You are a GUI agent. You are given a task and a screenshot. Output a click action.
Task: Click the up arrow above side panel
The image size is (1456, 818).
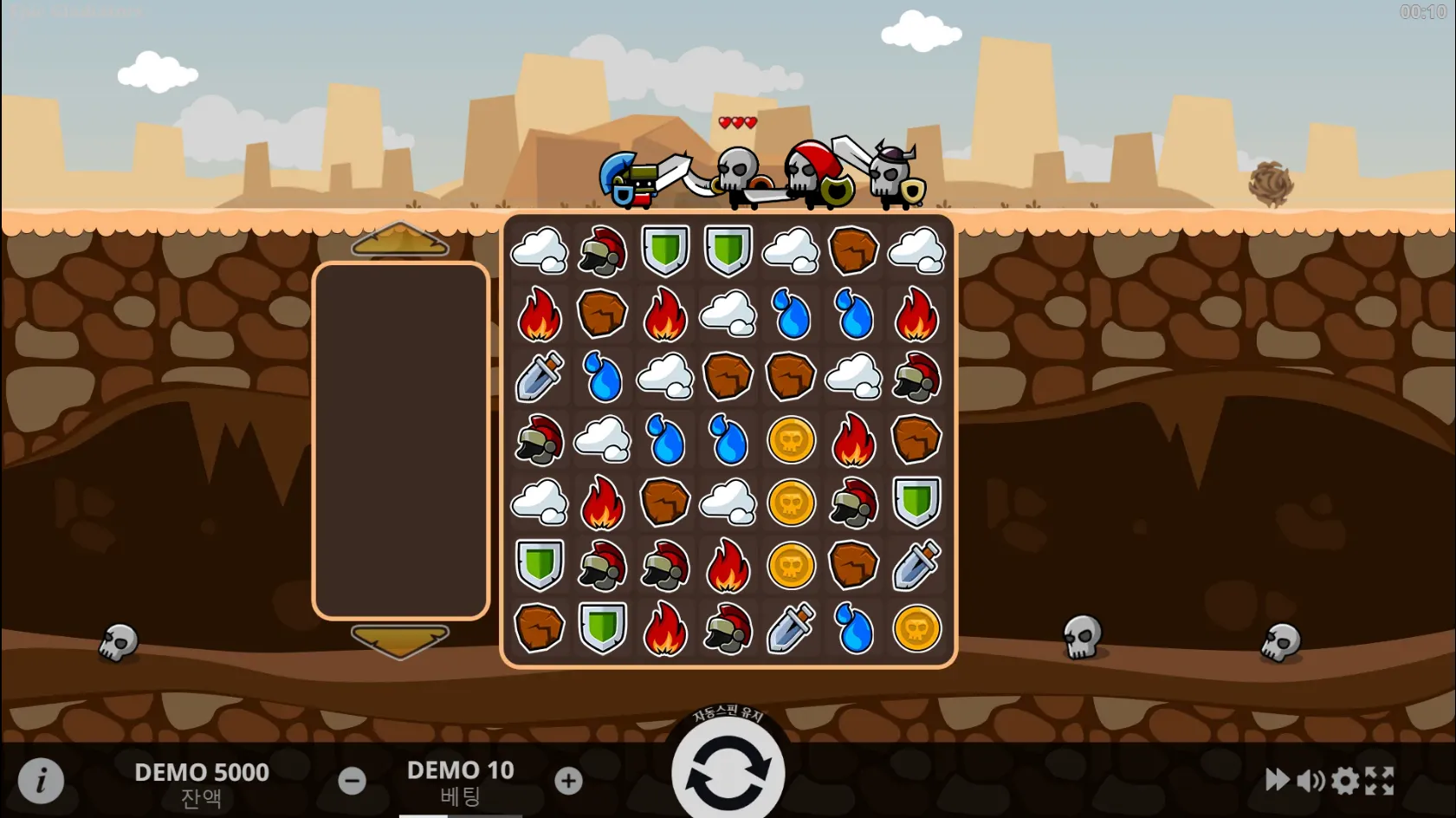tap(400, 240)
